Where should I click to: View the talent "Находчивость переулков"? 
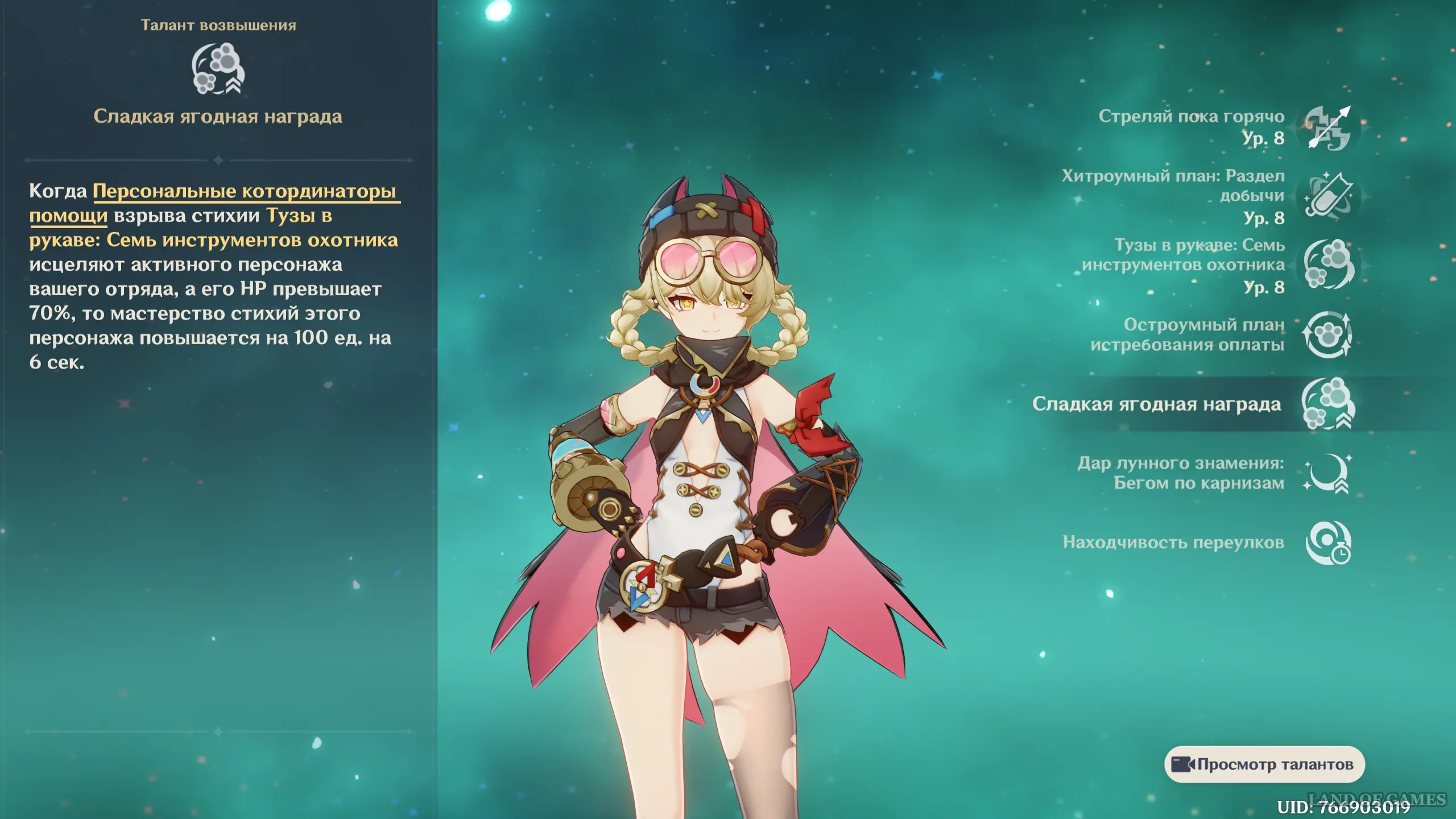[1327, 543]
